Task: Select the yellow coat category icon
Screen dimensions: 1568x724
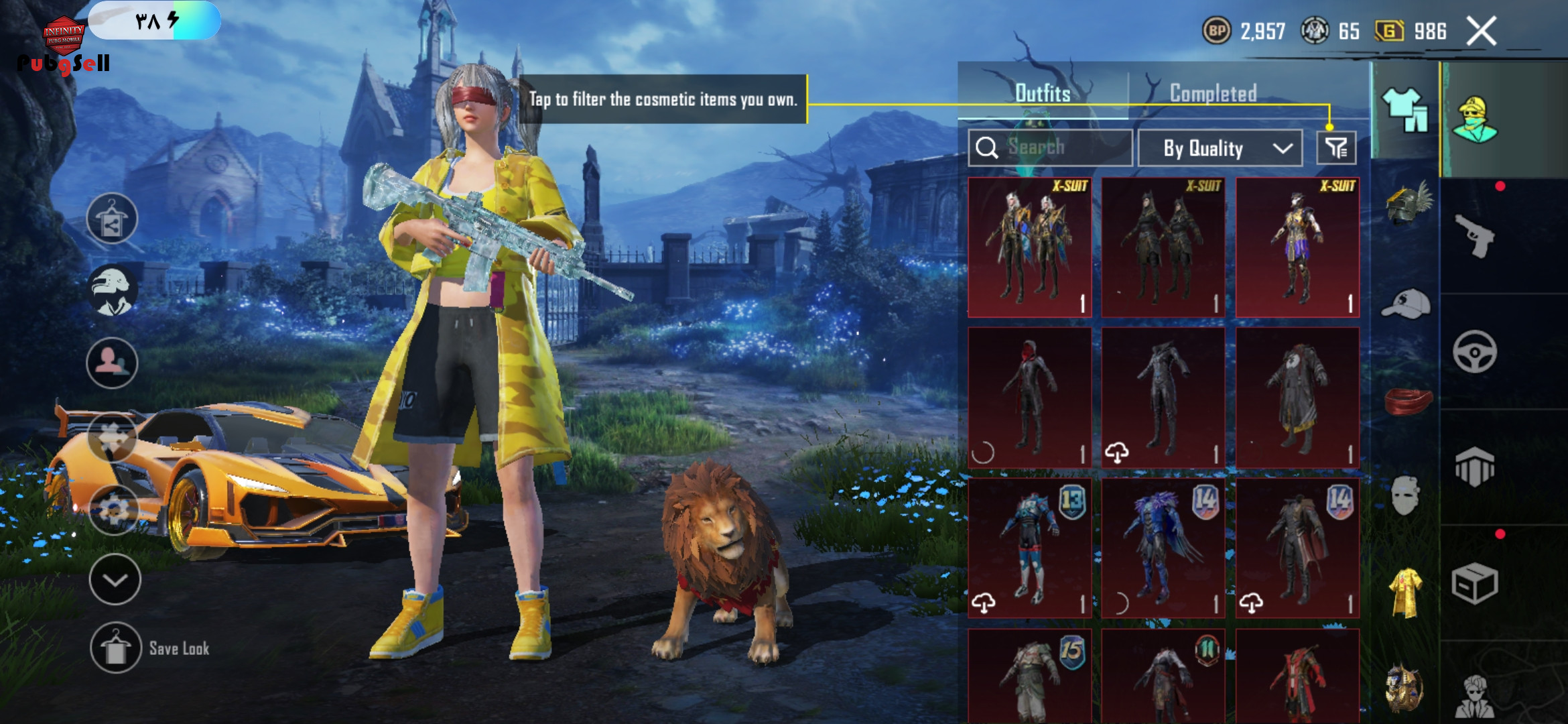Action: (1405, 593)
